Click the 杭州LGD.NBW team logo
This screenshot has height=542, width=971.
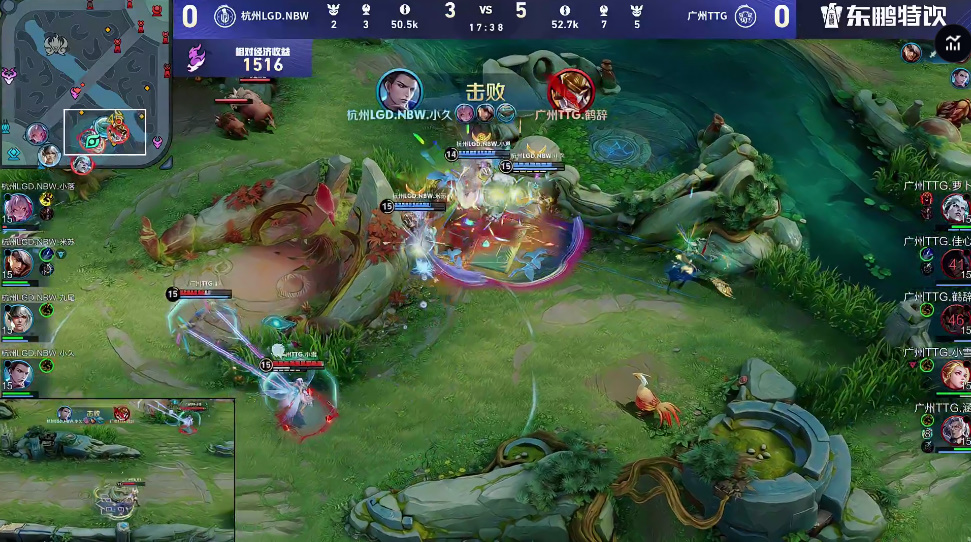point(224,16)
